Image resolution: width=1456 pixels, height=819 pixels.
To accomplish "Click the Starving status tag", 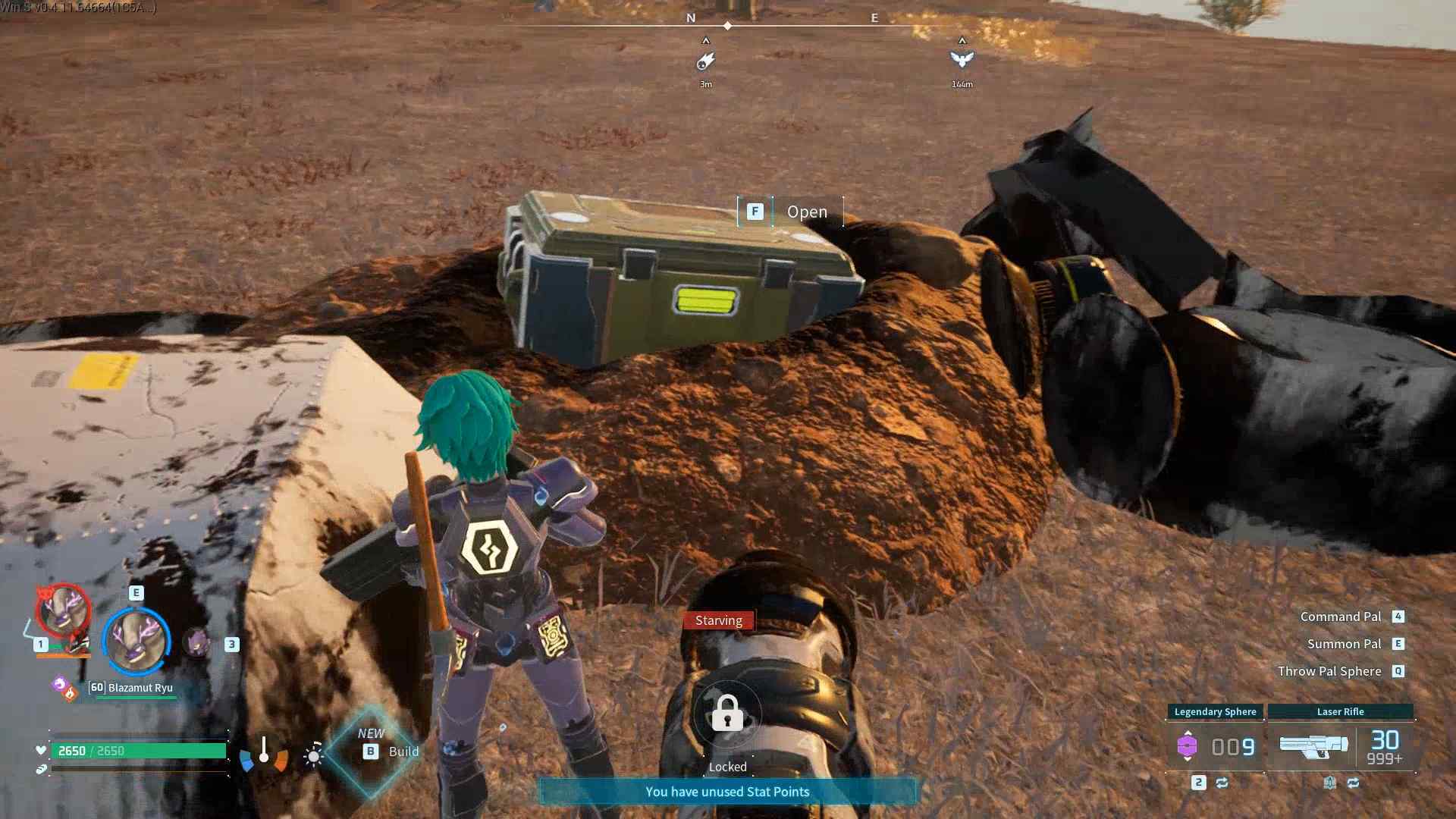I will [x=719, y=620].
